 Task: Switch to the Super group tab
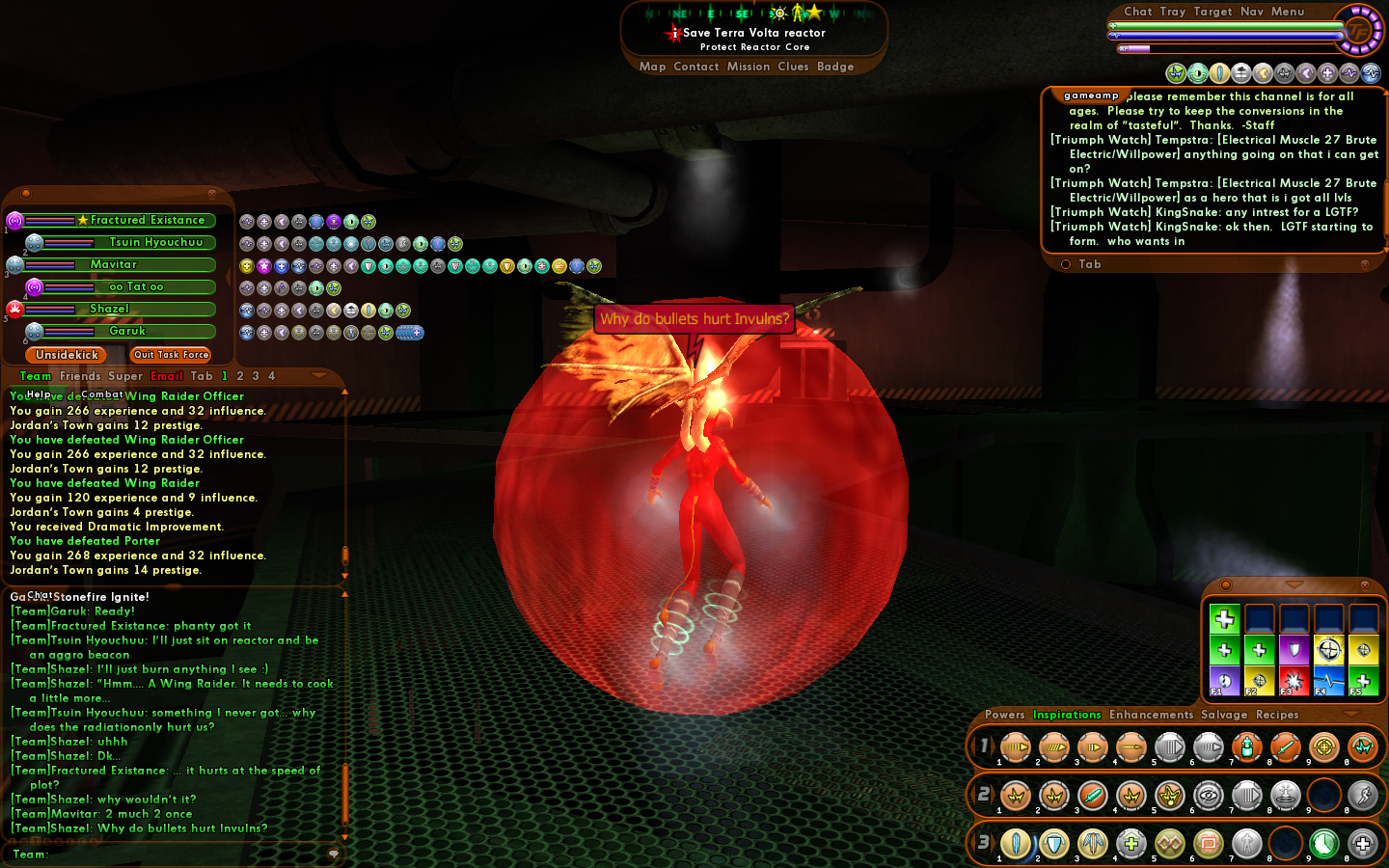tap(125, 376)
